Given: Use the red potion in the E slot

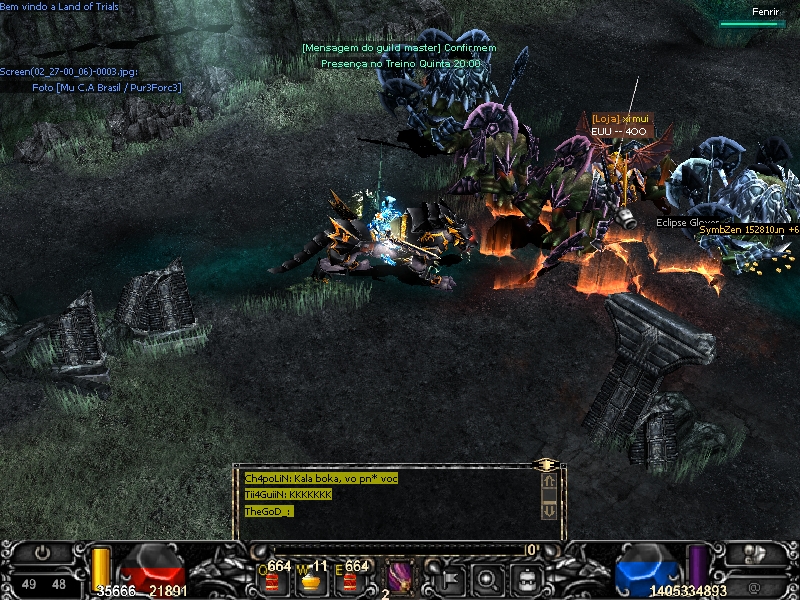Looking at the screenshot, I should 349,579.
